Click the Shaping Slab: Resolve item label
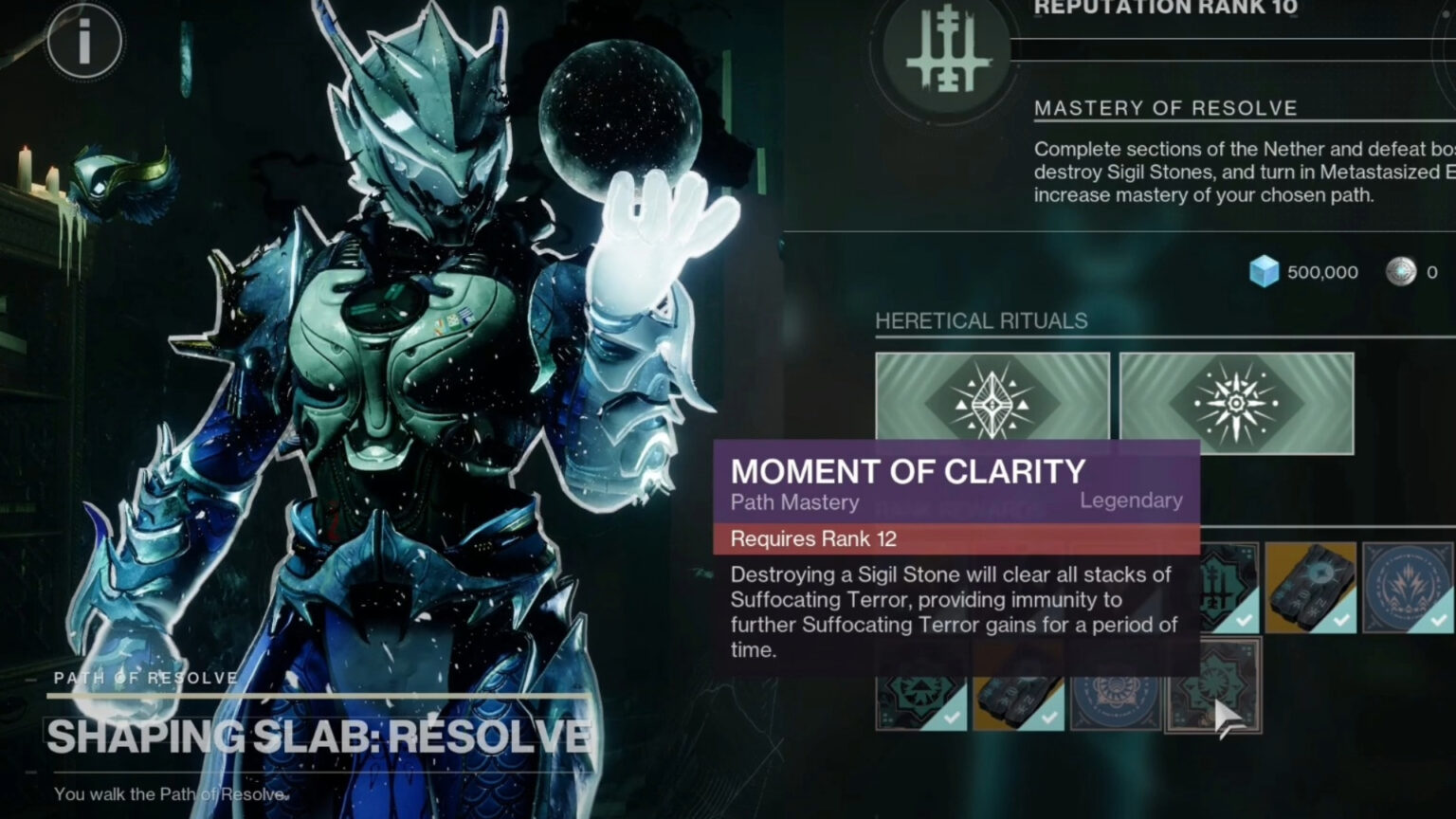This screenshot has height=819, width=1456. tap(318, 733)
